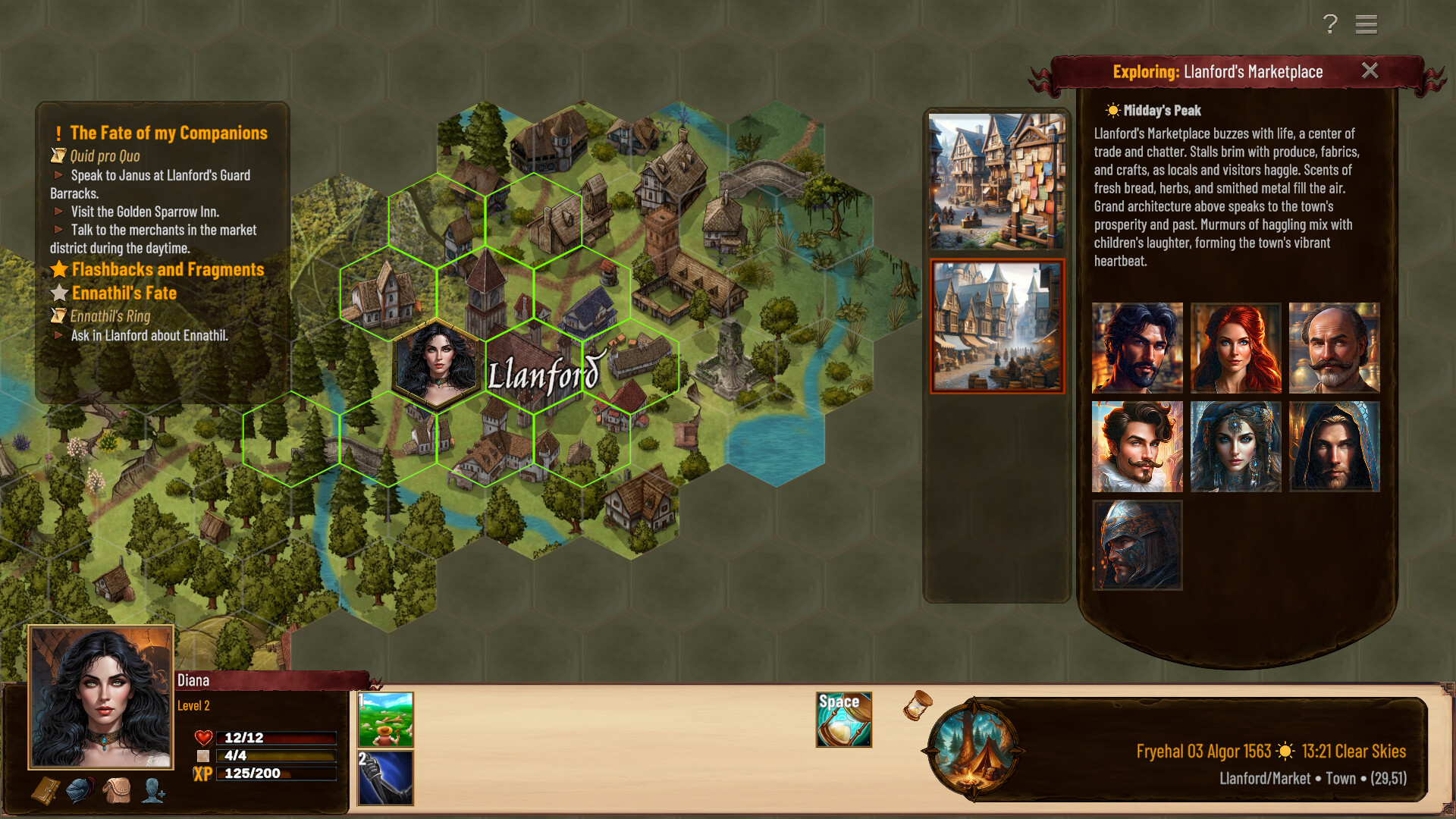Open the hamburger menu in the top right
This screenshot has height=819, width=1456.
pyautogui.click(x=1367, y=25)
